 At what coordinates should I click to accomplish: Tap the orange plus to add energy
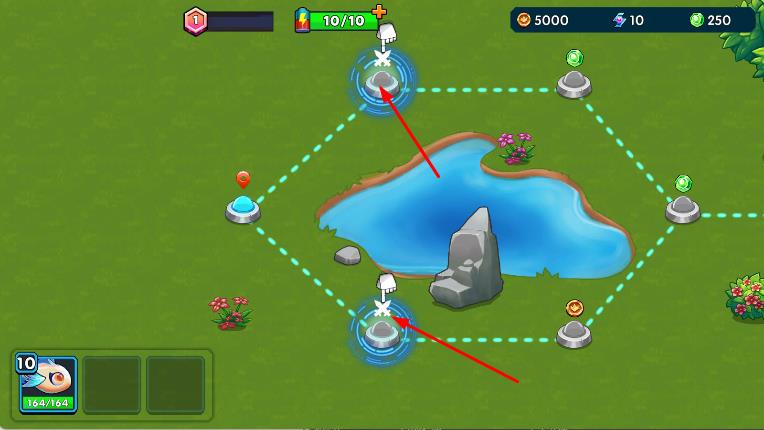(x=378, y=12)
